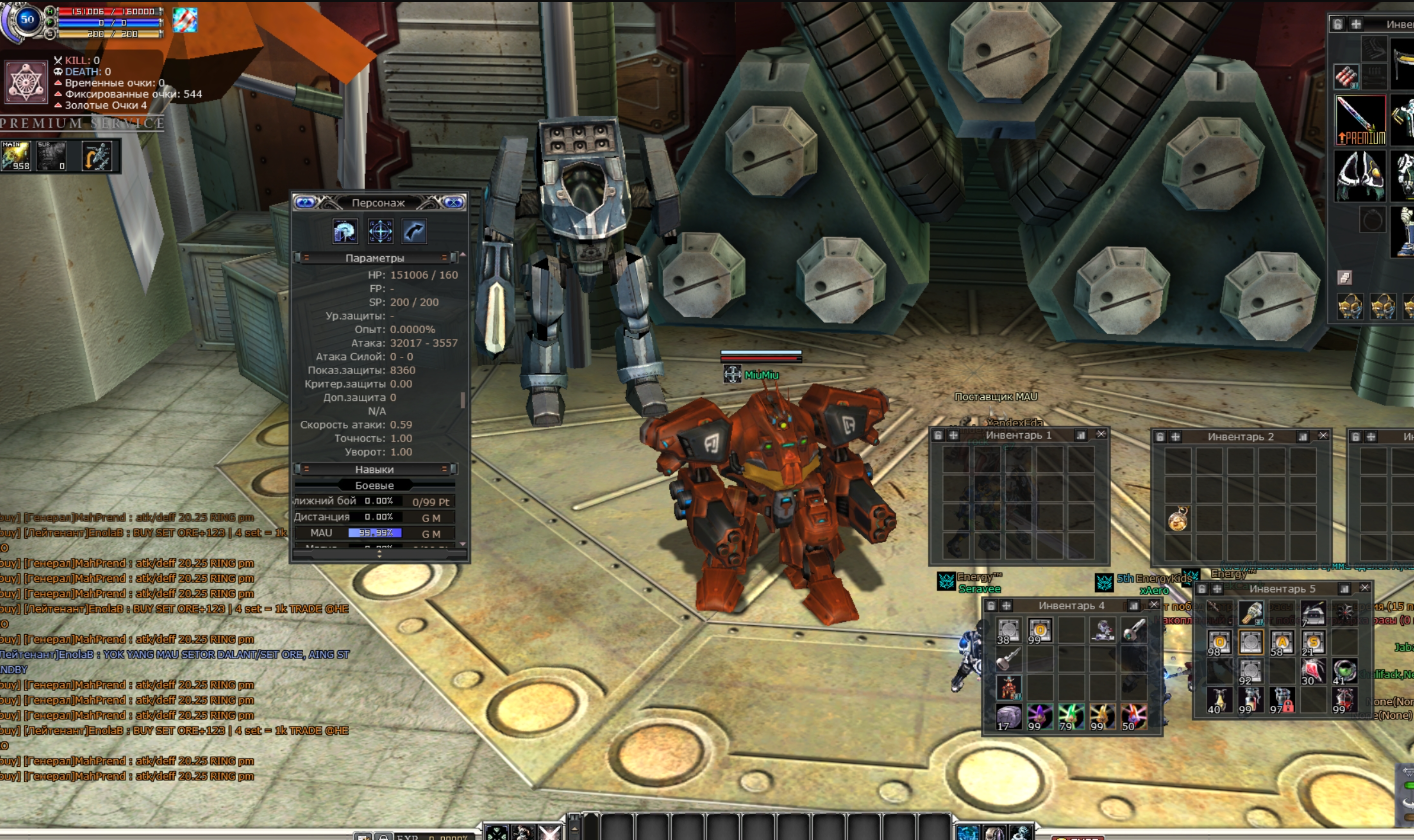Select the "S" crate stack of 21
Screen dimensions: 1414x840
tap(1313, 642)
